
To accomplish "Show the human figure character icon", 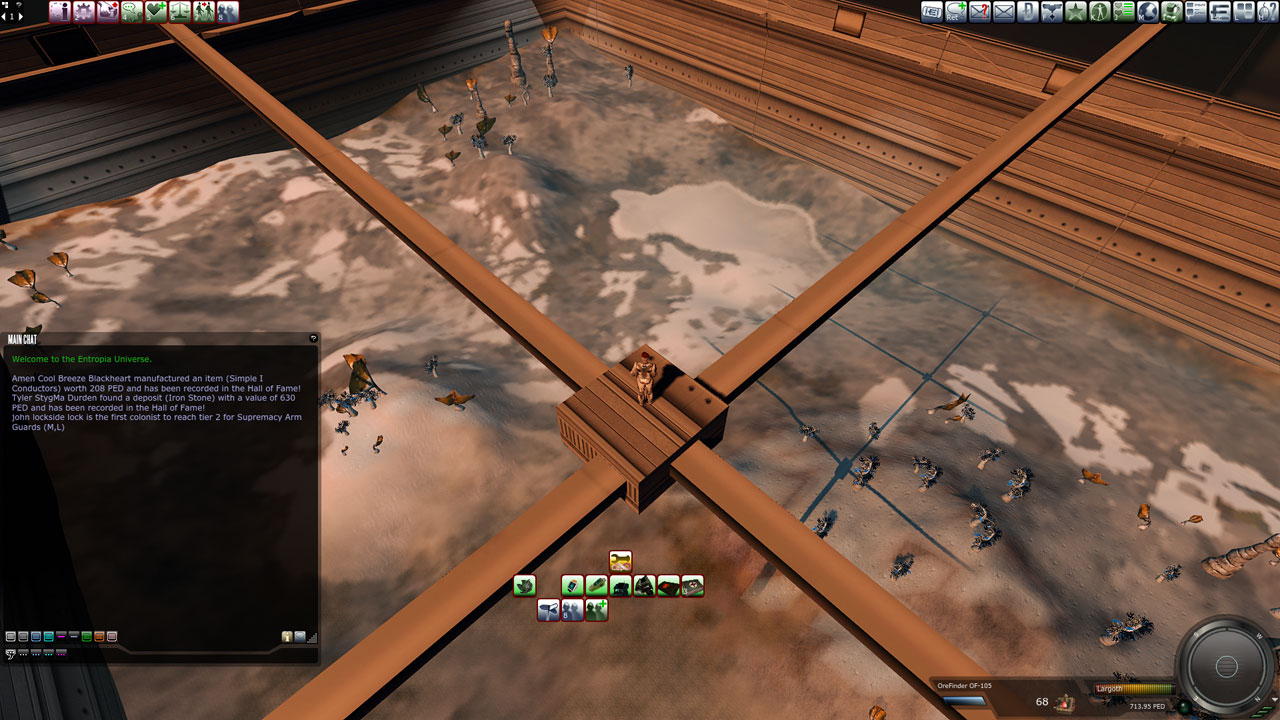I will pyautogui.click(x=1100, y=12).
